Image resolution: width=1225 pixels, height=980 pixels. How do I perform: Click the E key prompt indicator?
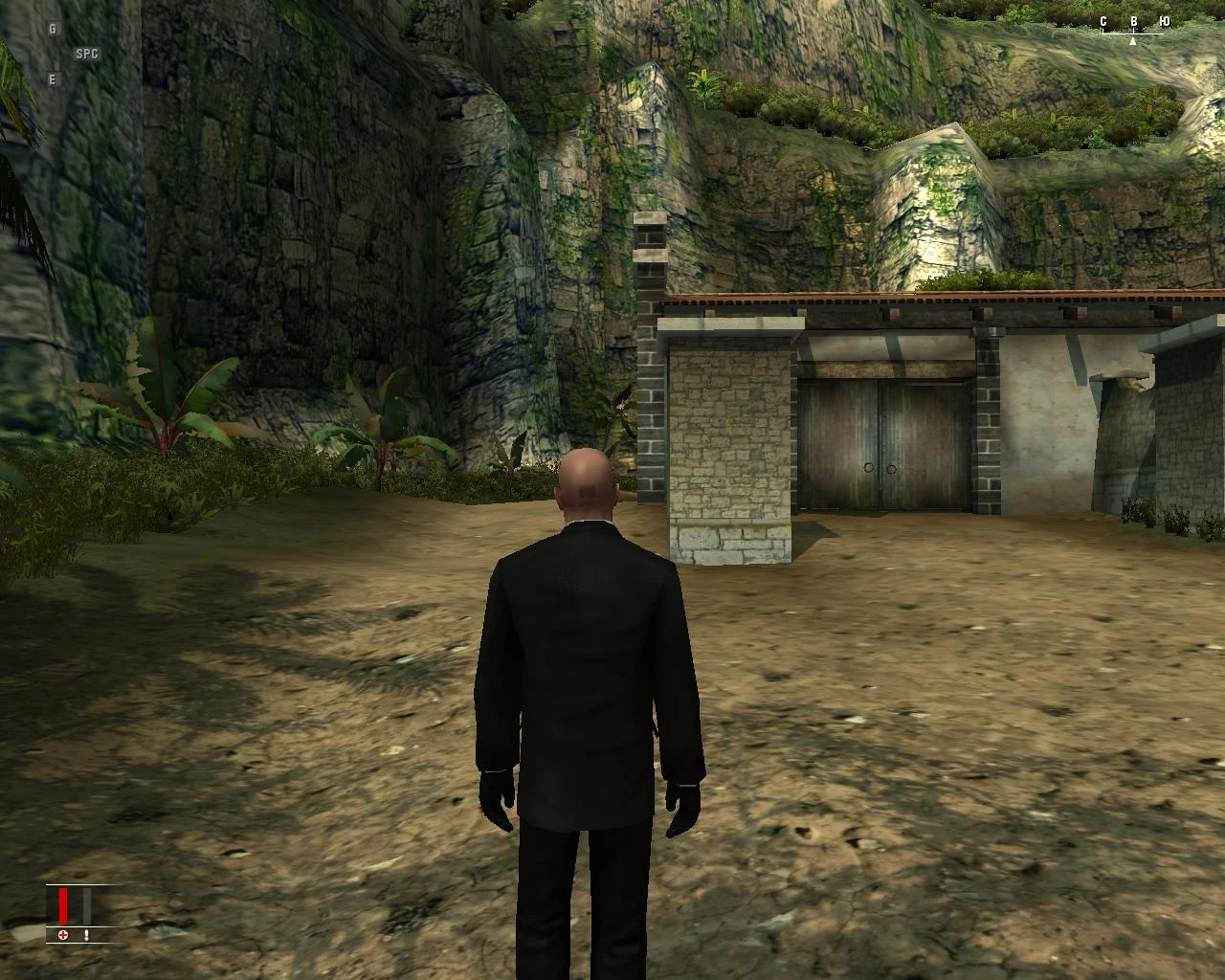tap(51, 78)
